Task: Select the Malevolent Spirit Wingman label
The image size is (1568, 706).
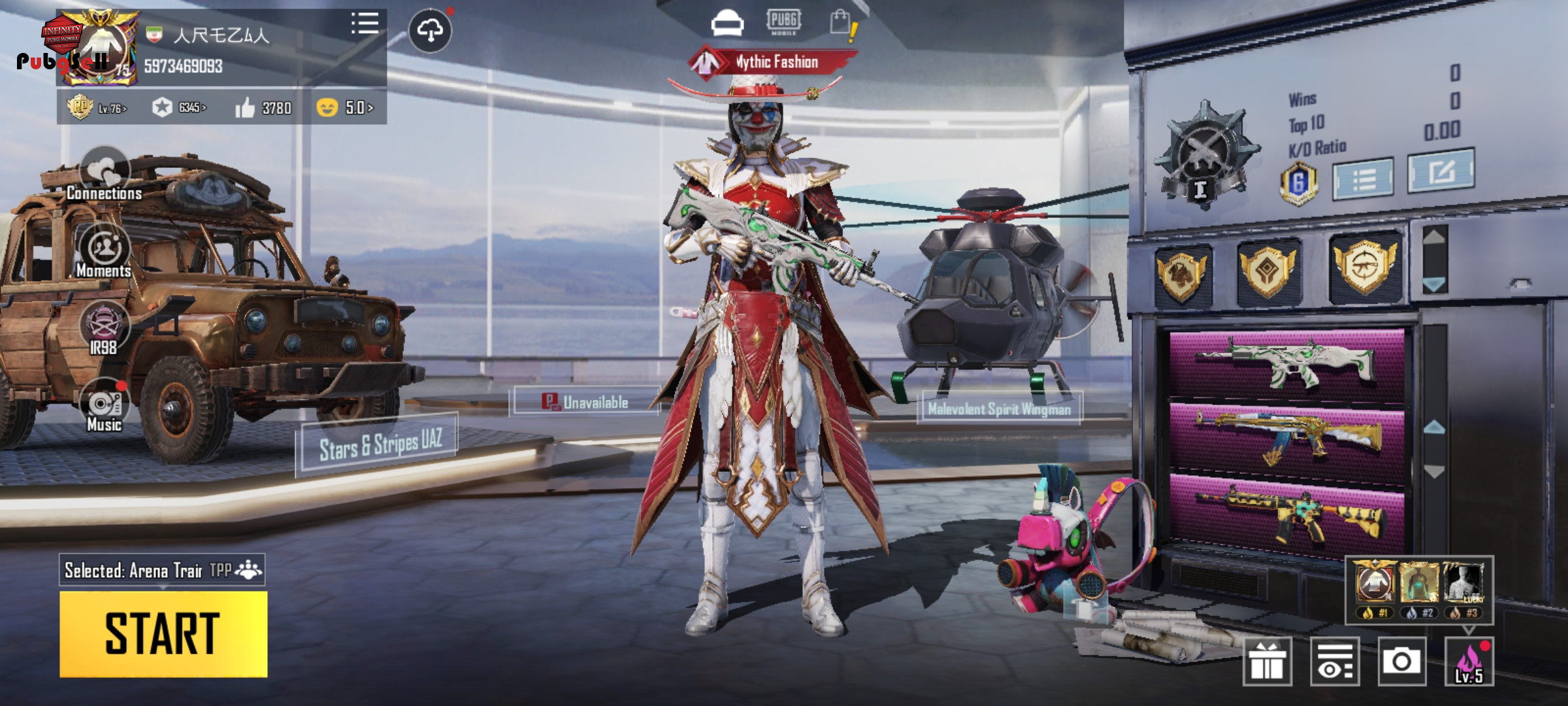Action: click(999, 409)
